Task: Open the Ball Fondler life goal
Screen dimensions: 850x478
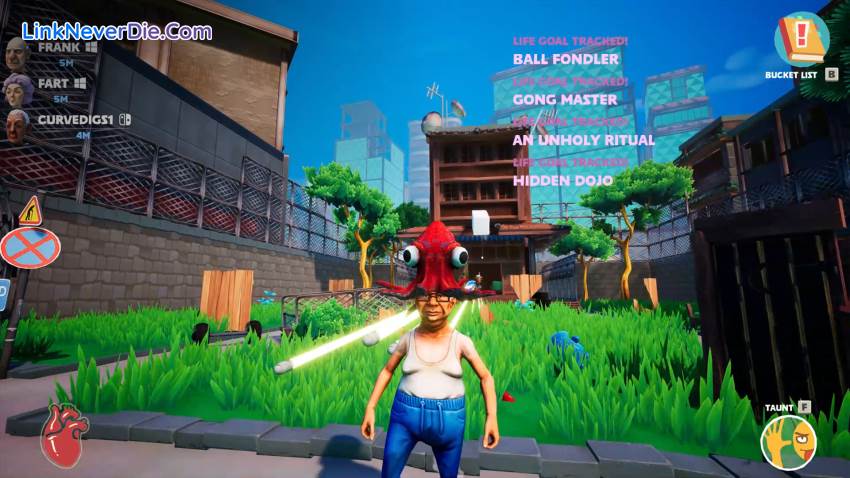Action: point(566,59)
